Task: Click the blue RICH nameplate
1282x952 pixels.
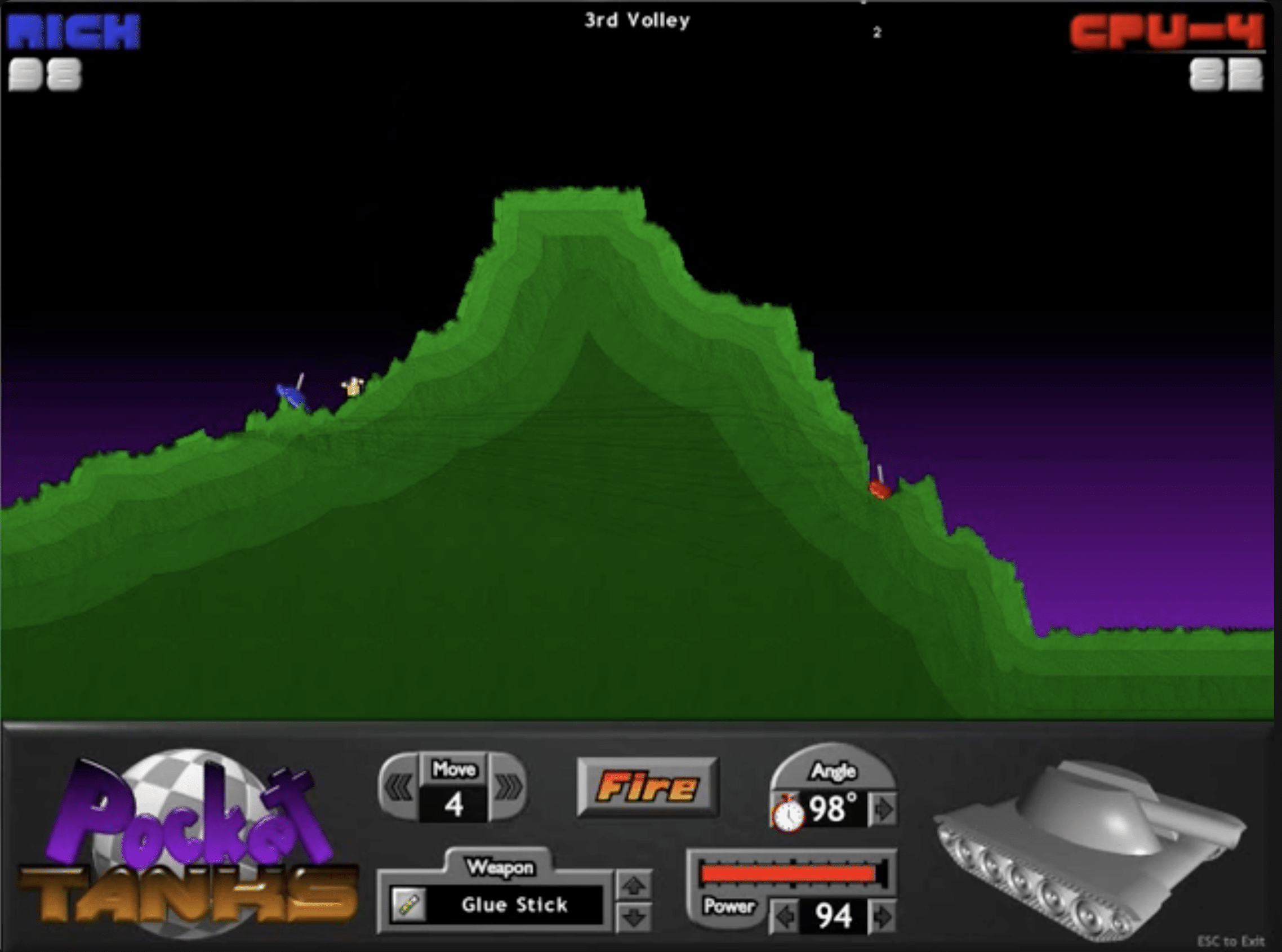Action: [75, 32]
